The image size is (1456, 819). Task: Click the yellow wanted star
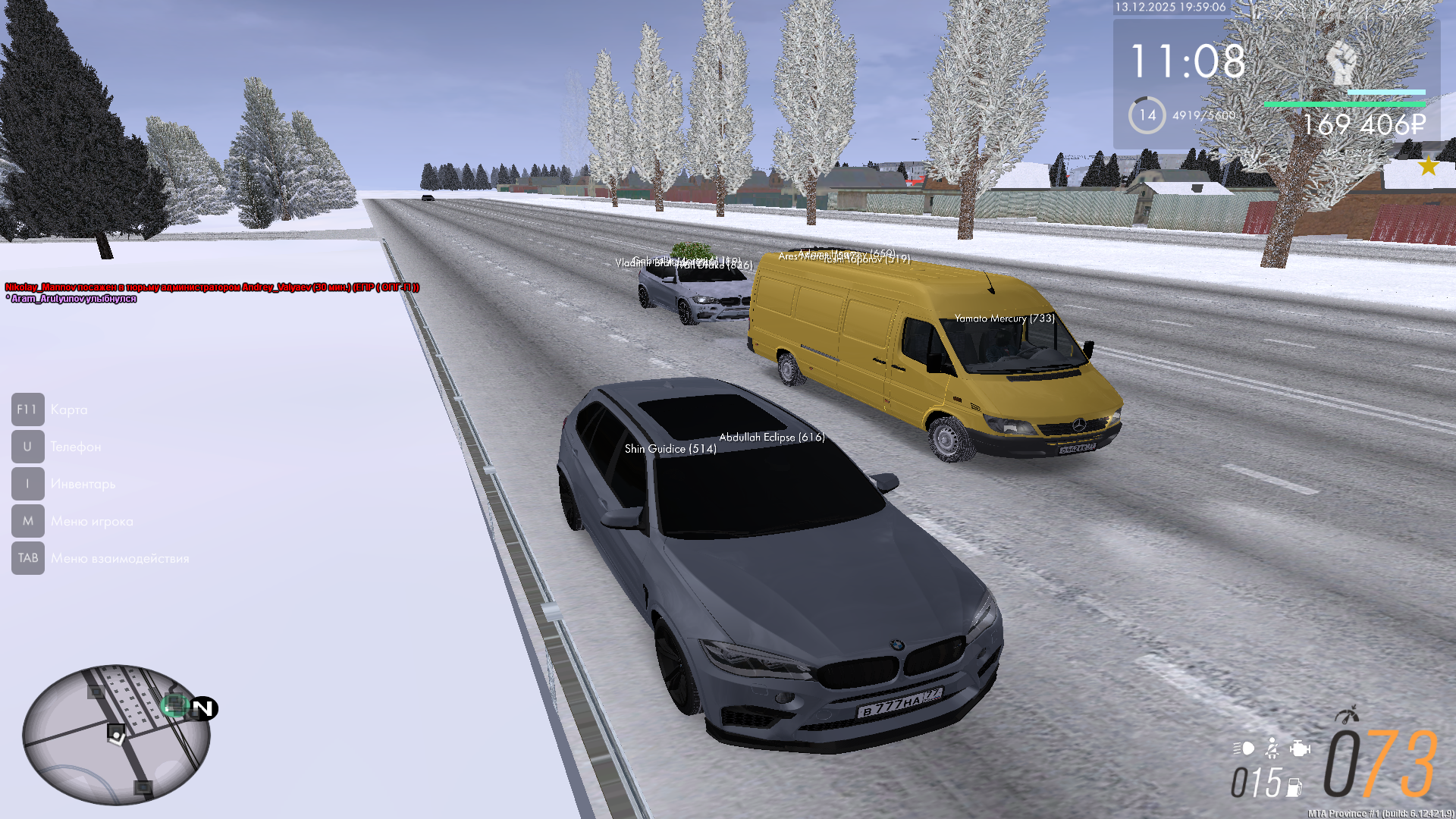pyautogui.click(x=1428, y=166)
